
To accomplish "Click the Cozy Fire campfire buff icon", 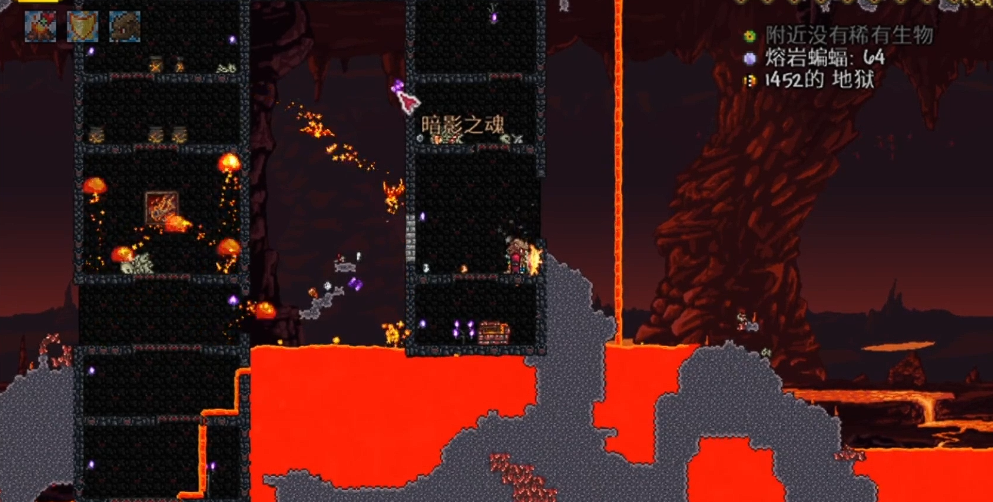I will [40, 26].
